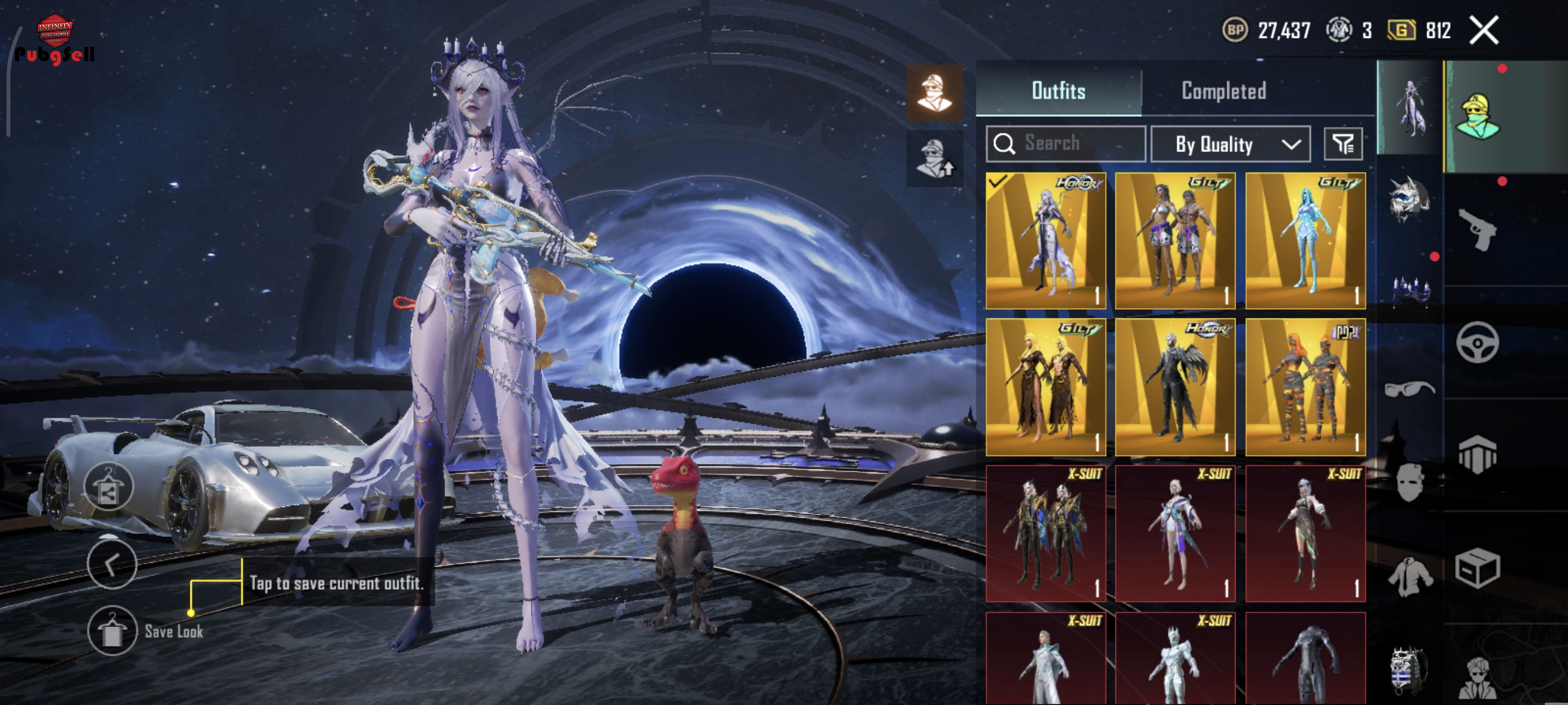
Task: Show the face mask category
Action: tap(1409, 482)
